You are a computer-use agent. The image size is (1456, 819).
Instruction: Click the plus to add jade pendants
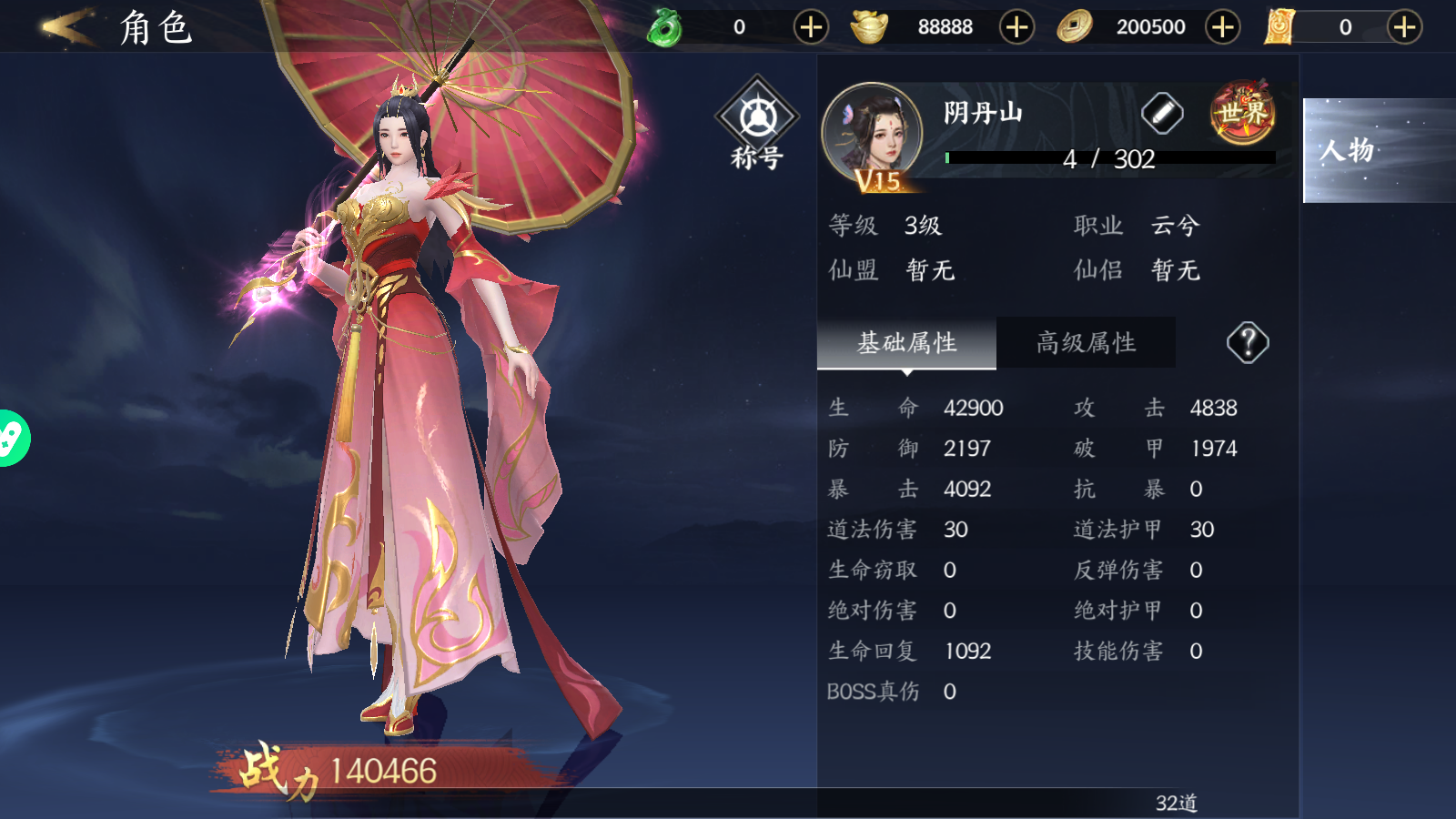click(813, 27)
